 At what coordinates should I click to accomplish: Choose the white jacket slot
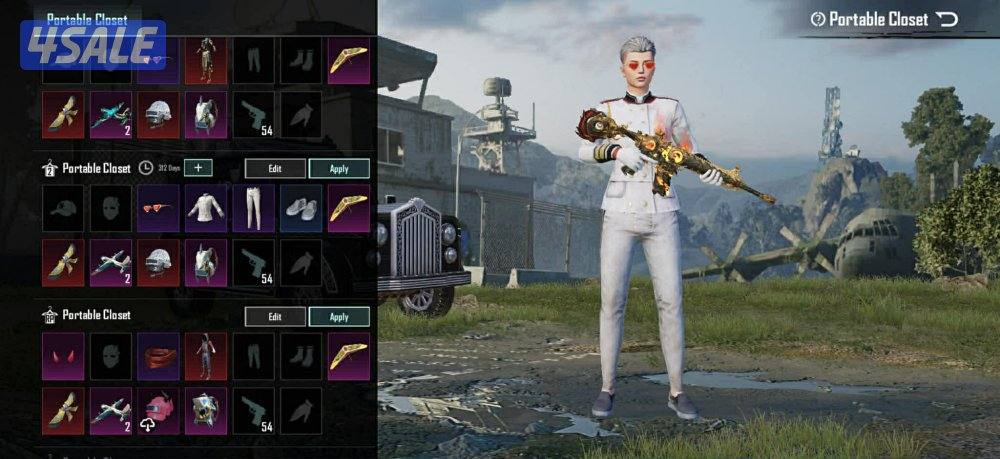pos(205,208)
